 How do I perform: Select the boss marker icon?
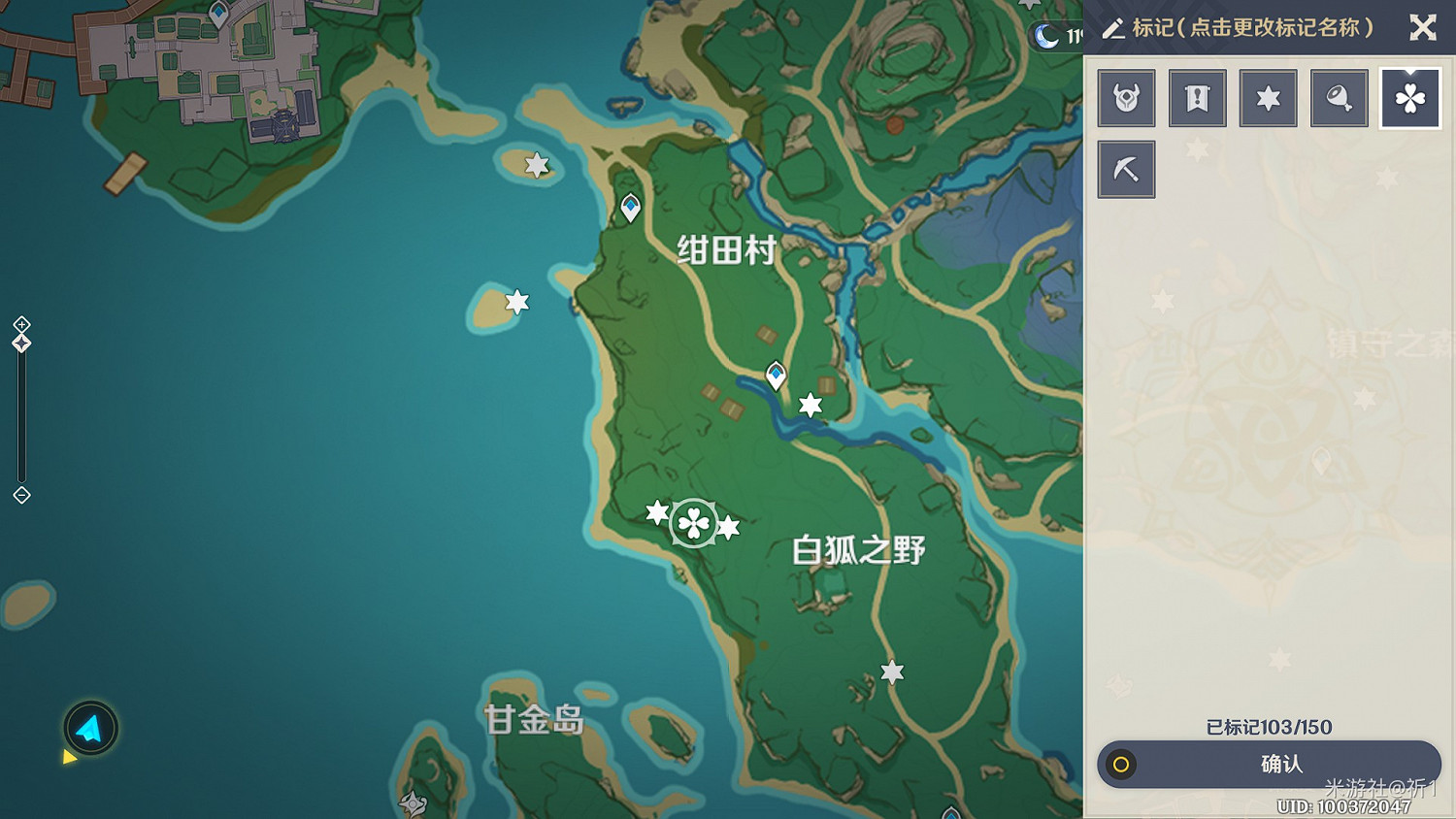tap(1126, 98)
